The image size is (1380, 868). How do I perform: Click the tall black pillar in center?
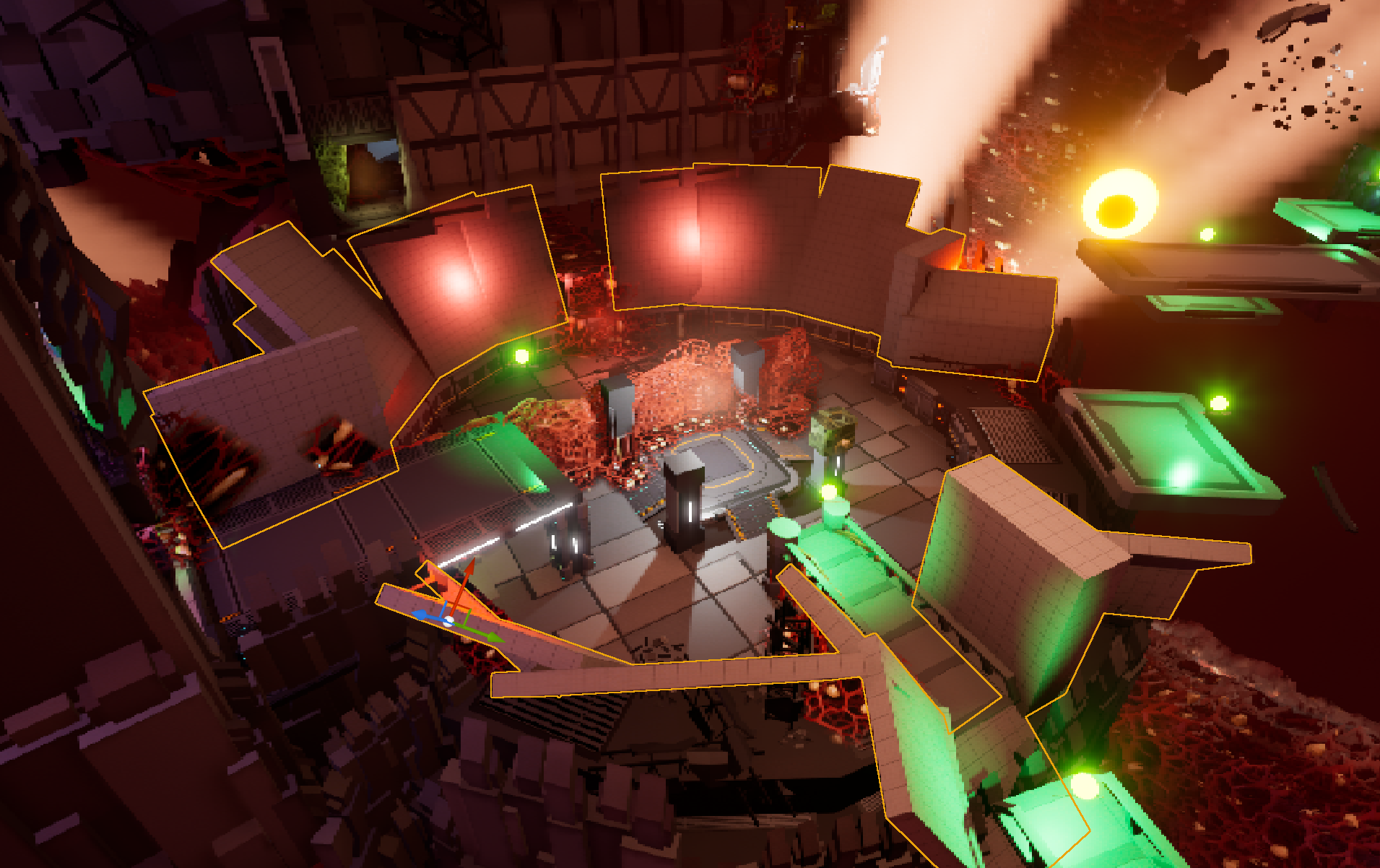tap(683, 505)
